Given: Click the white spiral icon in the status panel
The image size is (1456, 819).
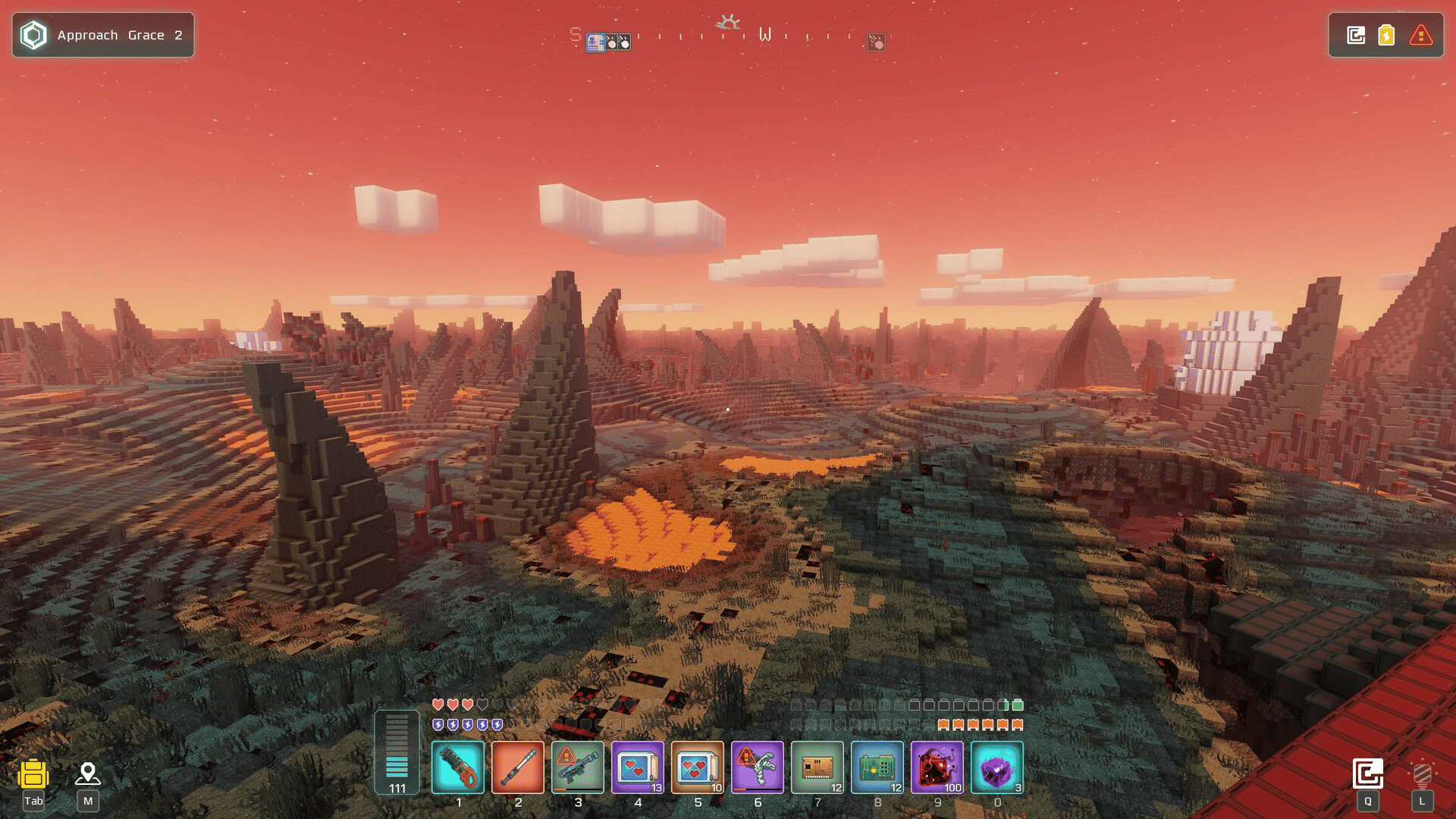Looking at the screenshot, I should (1356, 35).
